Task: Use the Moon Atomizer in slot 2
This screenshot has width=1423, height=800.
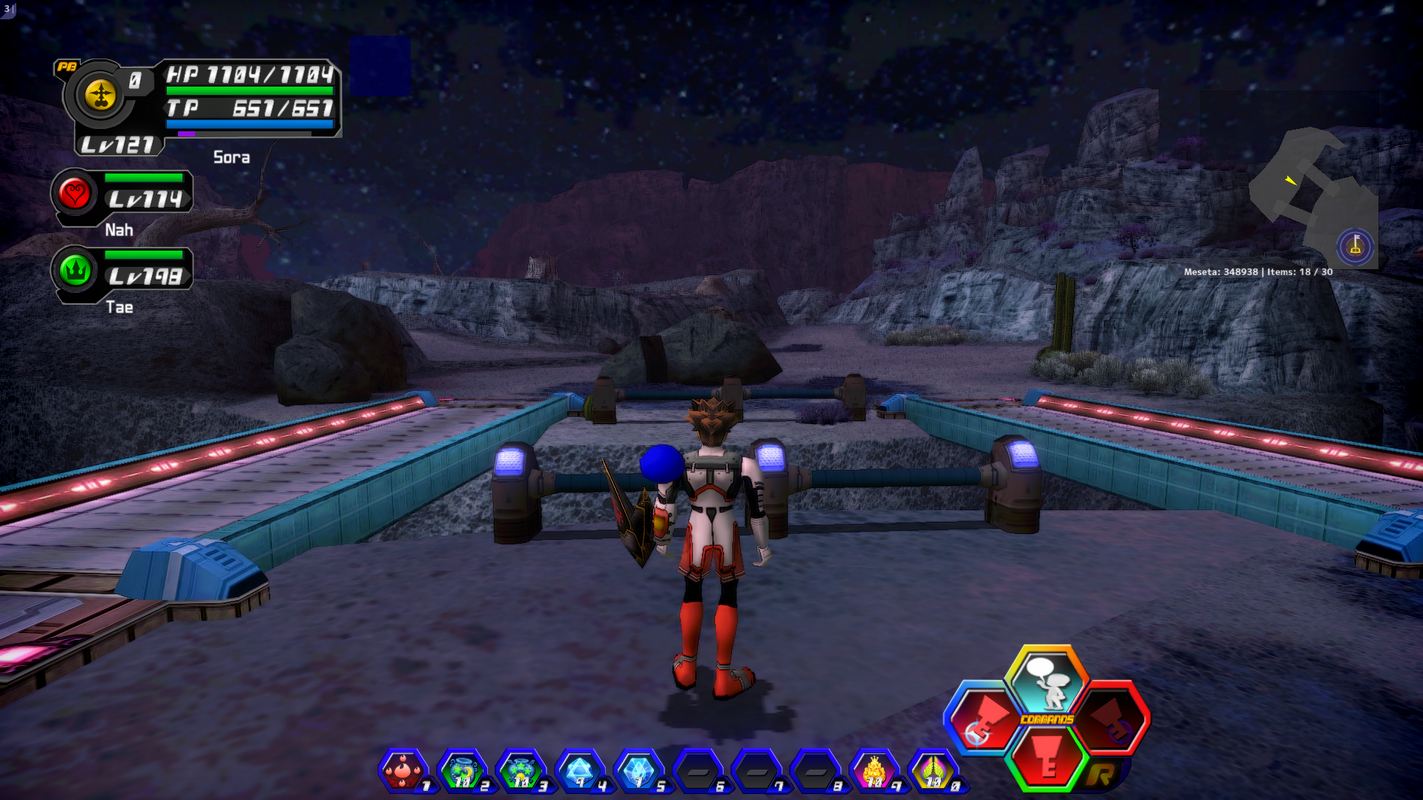Action: pyautogui.click(x=461, y=770)
